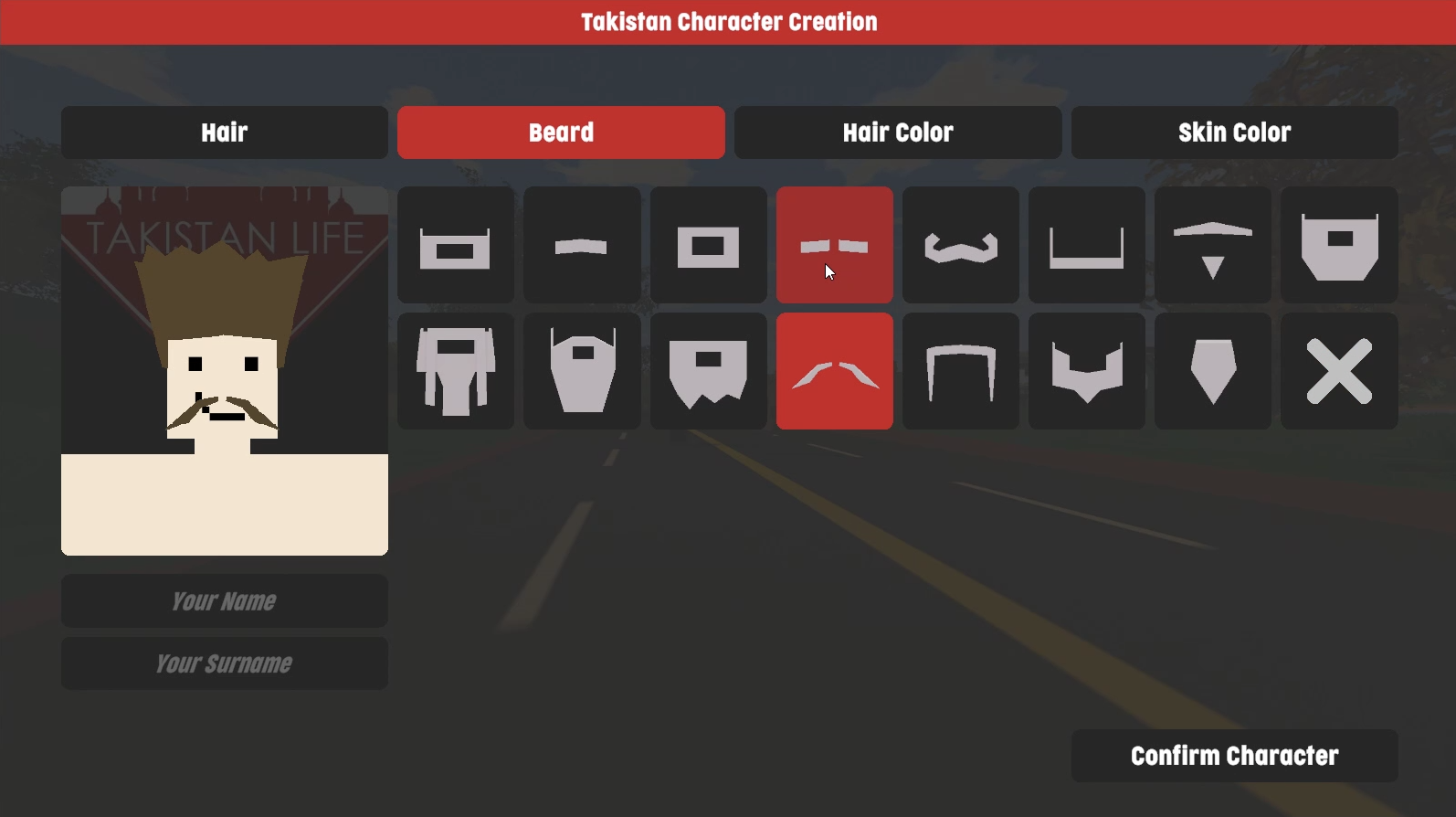This screenshot has height=817, width=1456.
Task: Choose the thin straight mustache style
Action: coord(582,244)
